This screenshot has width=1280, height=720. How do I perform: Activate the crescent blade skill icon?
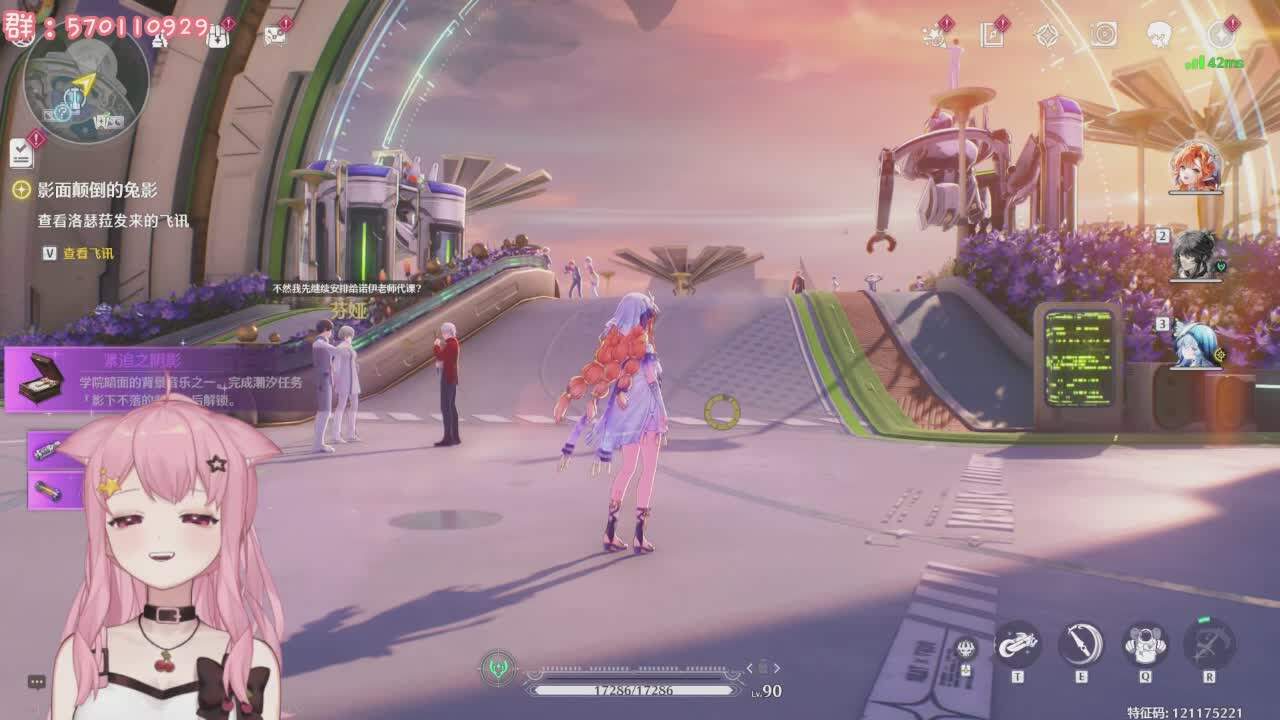pyautogui.click(x=1081, y=644)
